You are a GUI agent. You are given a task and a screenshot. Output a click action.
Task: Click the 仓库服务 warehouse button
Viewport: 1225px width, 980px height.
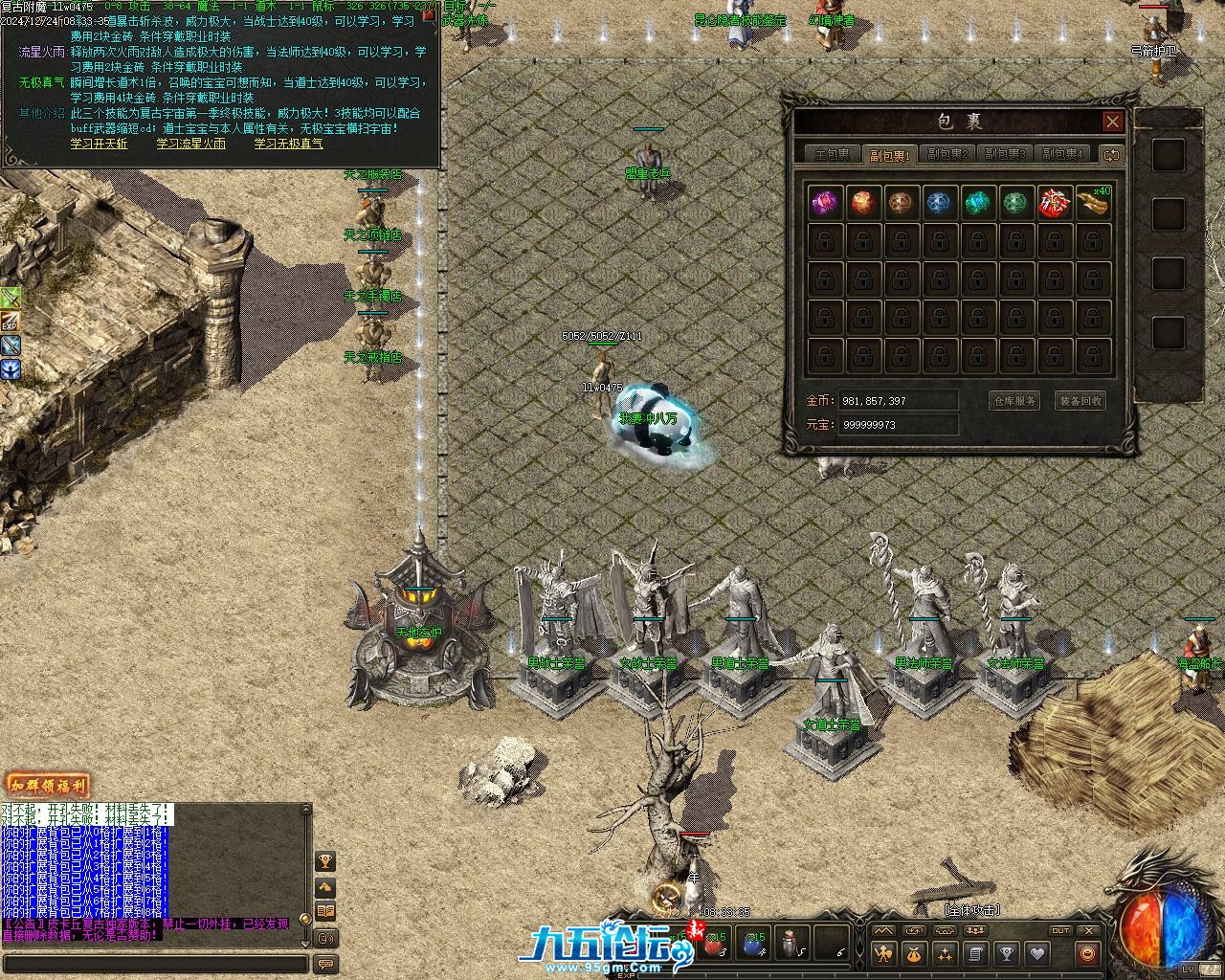(x=1013, y=401)
